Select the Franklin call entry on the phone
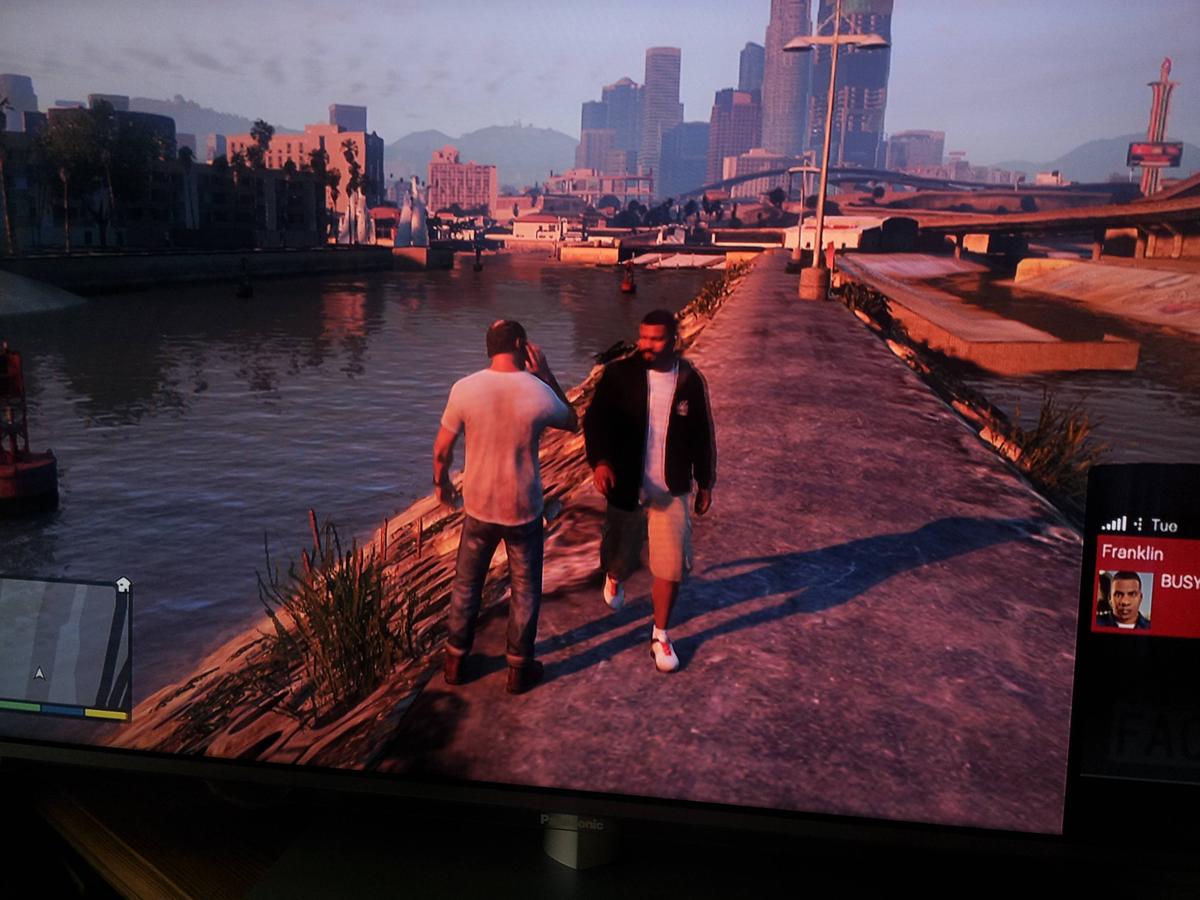 pos(1146,586)
